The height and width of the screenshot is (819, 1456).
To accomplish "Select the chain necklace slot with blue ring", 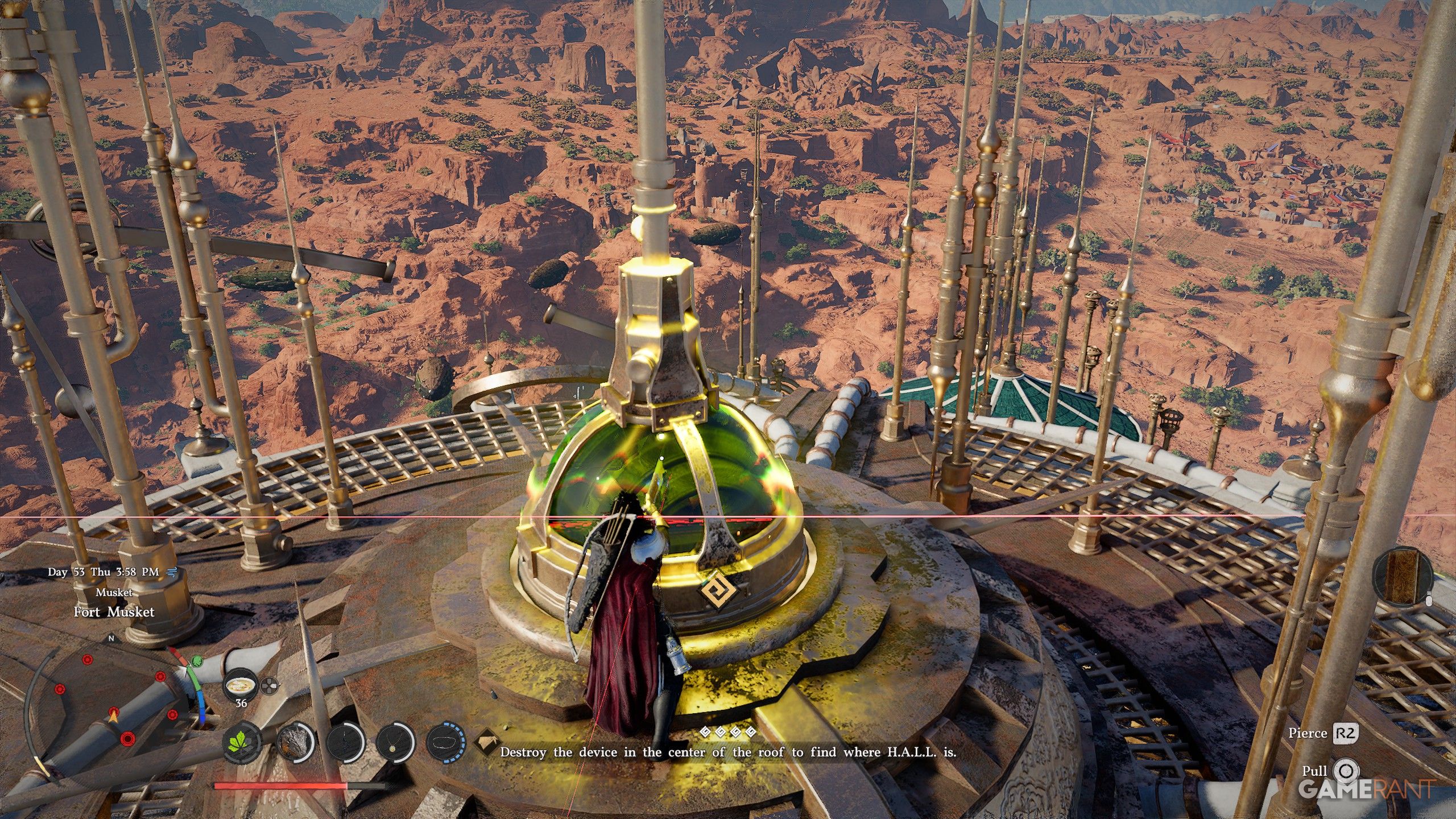I will [445, 743].
